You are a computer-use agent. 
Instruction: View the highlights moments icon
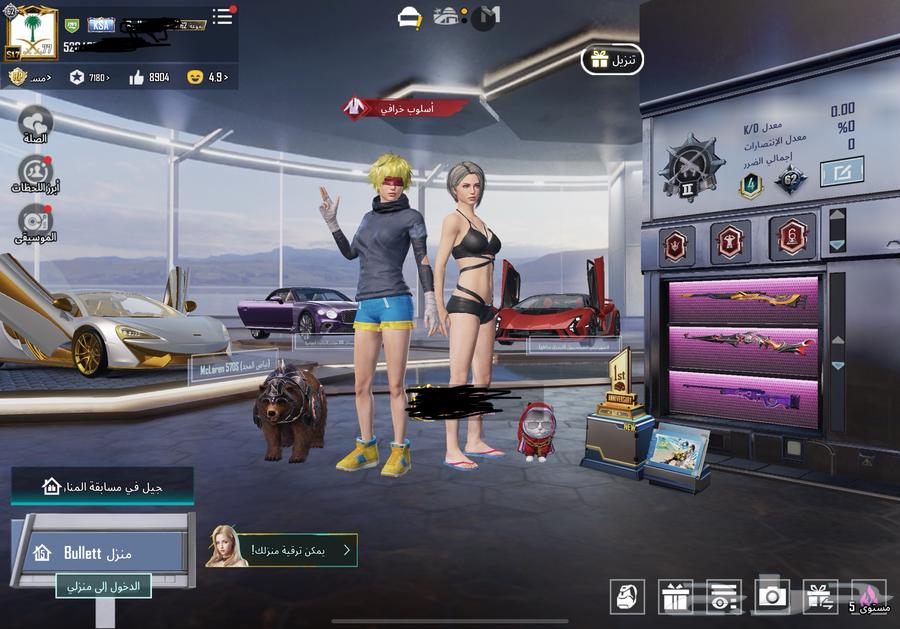(35, 174)
